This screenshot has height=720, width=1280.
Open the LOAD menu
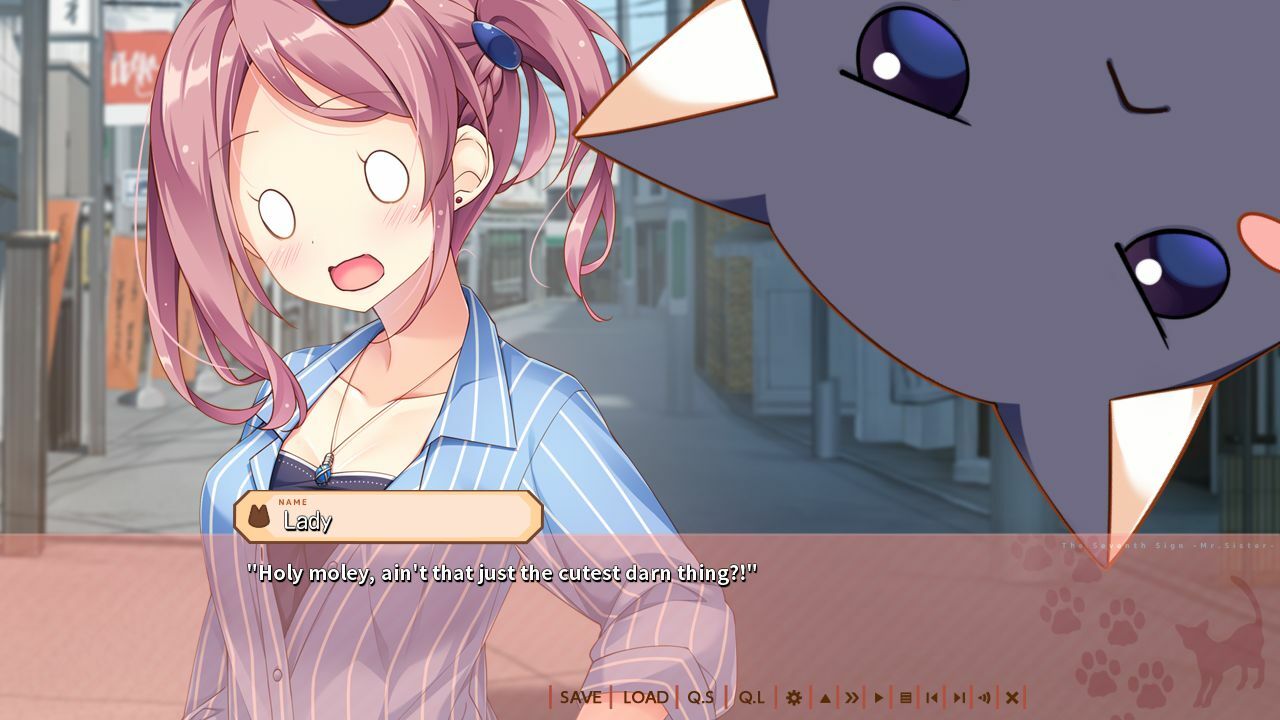coord(645,697)
